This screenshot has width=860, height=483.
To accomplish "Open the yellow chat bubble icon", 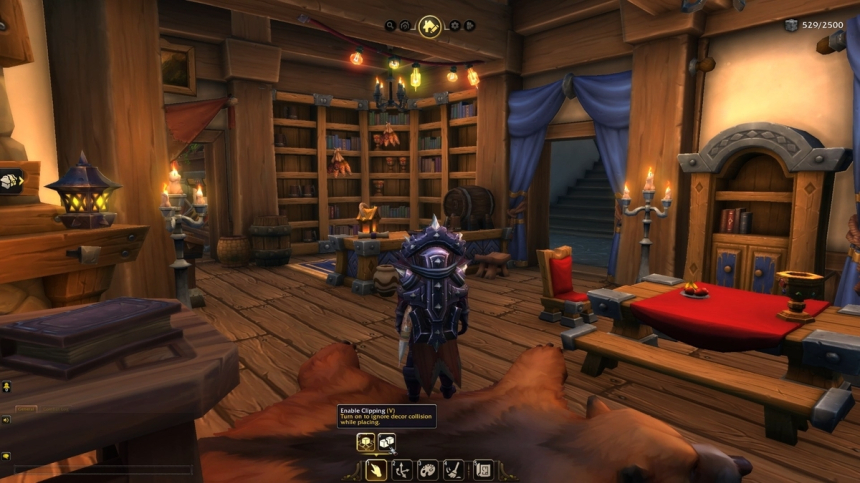I will pyautogui.click(x=6, y=455).
